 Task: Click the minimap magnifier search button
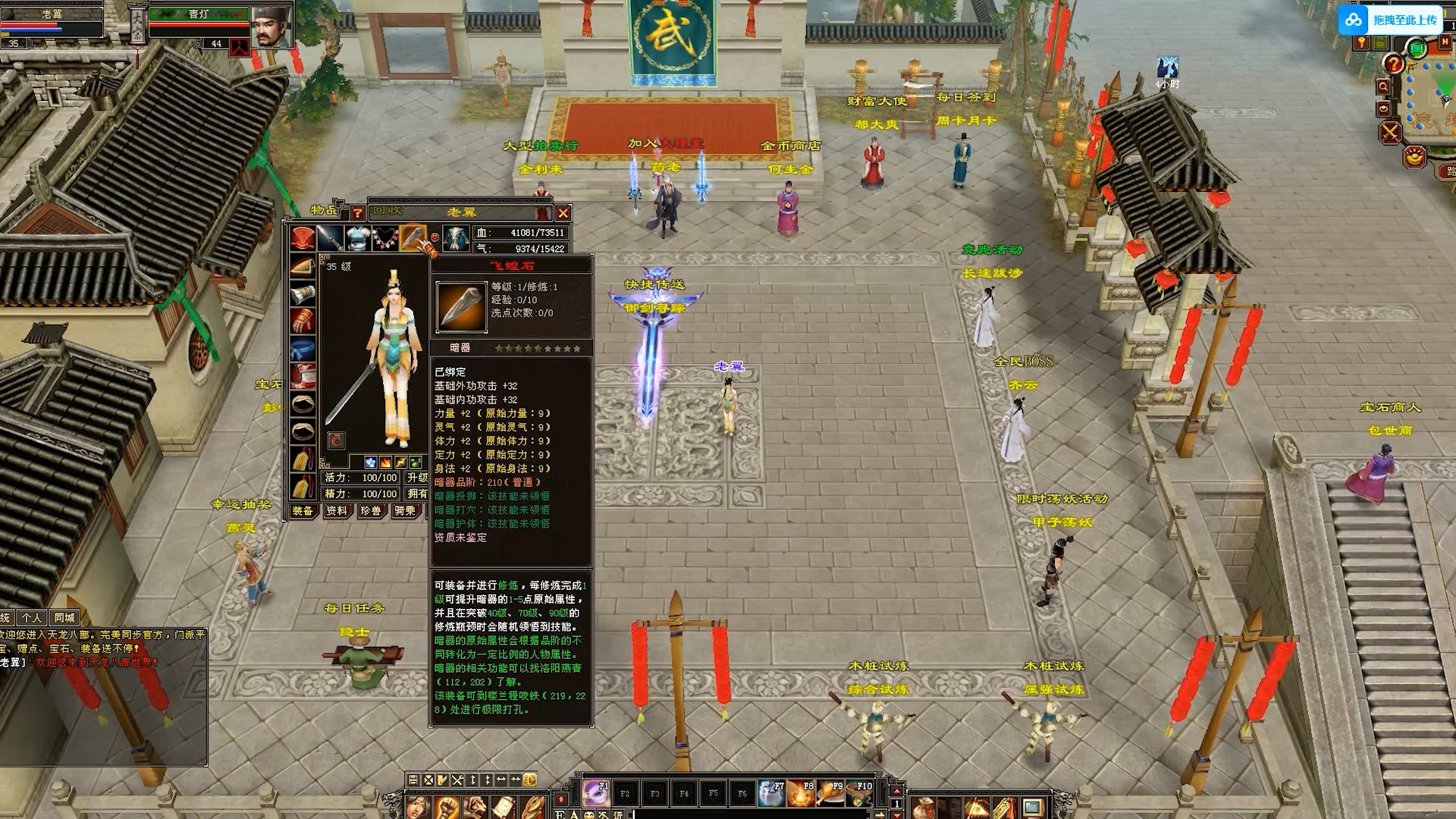(1384, 87)
